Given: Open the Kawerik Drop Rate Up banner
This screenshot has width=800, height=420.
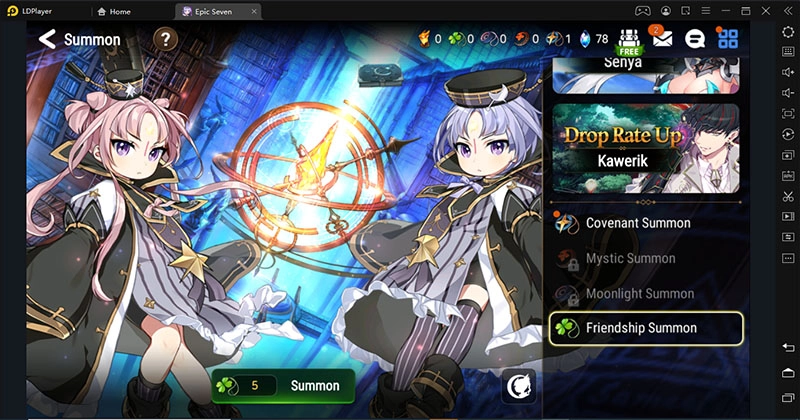Looking at the screenshot, I should [x=646, y=148].
